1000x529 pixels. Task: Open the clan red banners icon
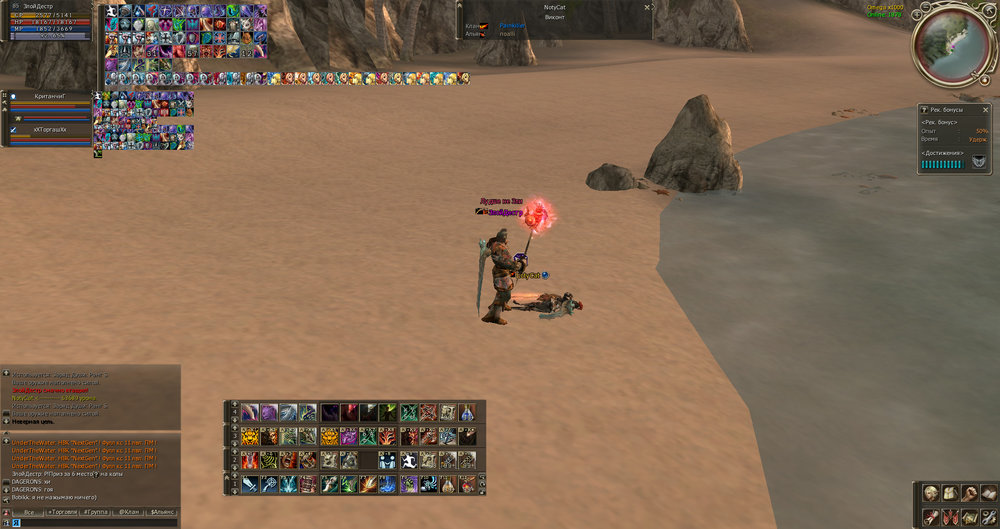pos(951,517)
